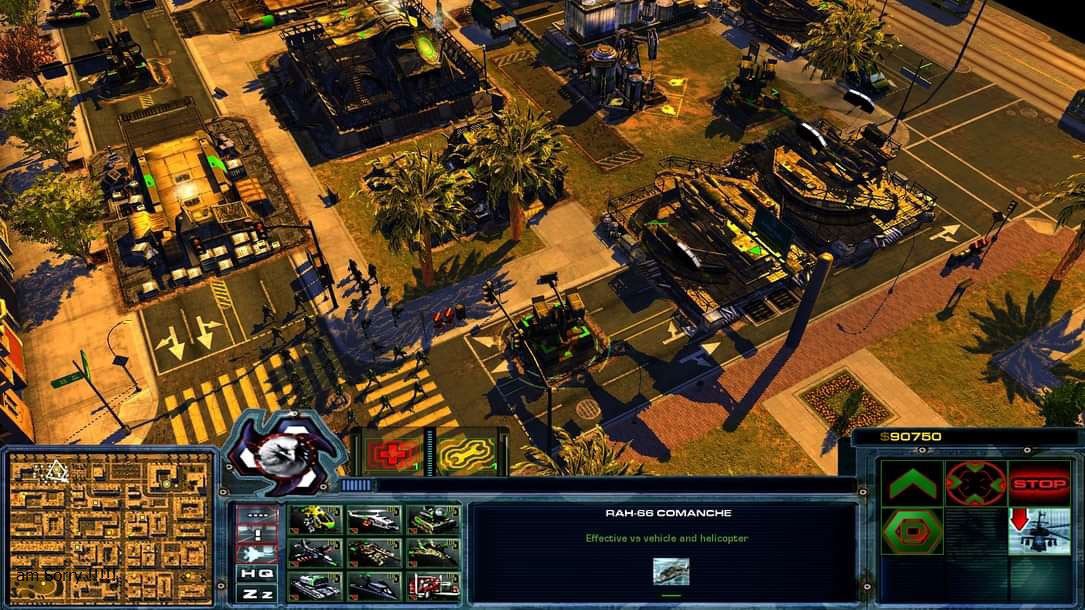Switch to the jet aircraft category tab
The width and height of the screenshot is (1085, 610).
(255, 553)
